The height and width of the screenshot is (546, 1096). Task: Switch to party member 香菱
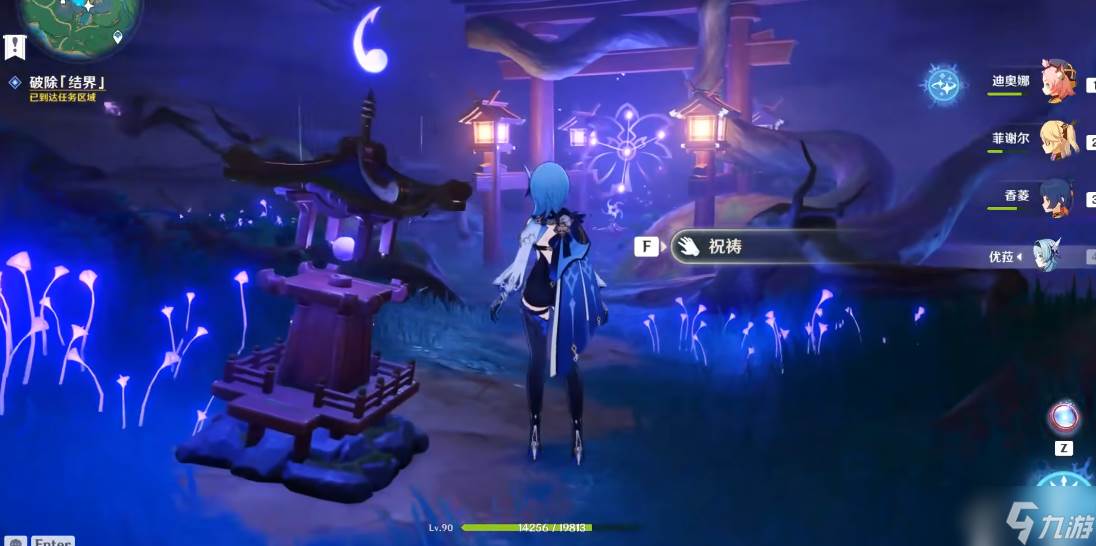[x=1055, y=195]
